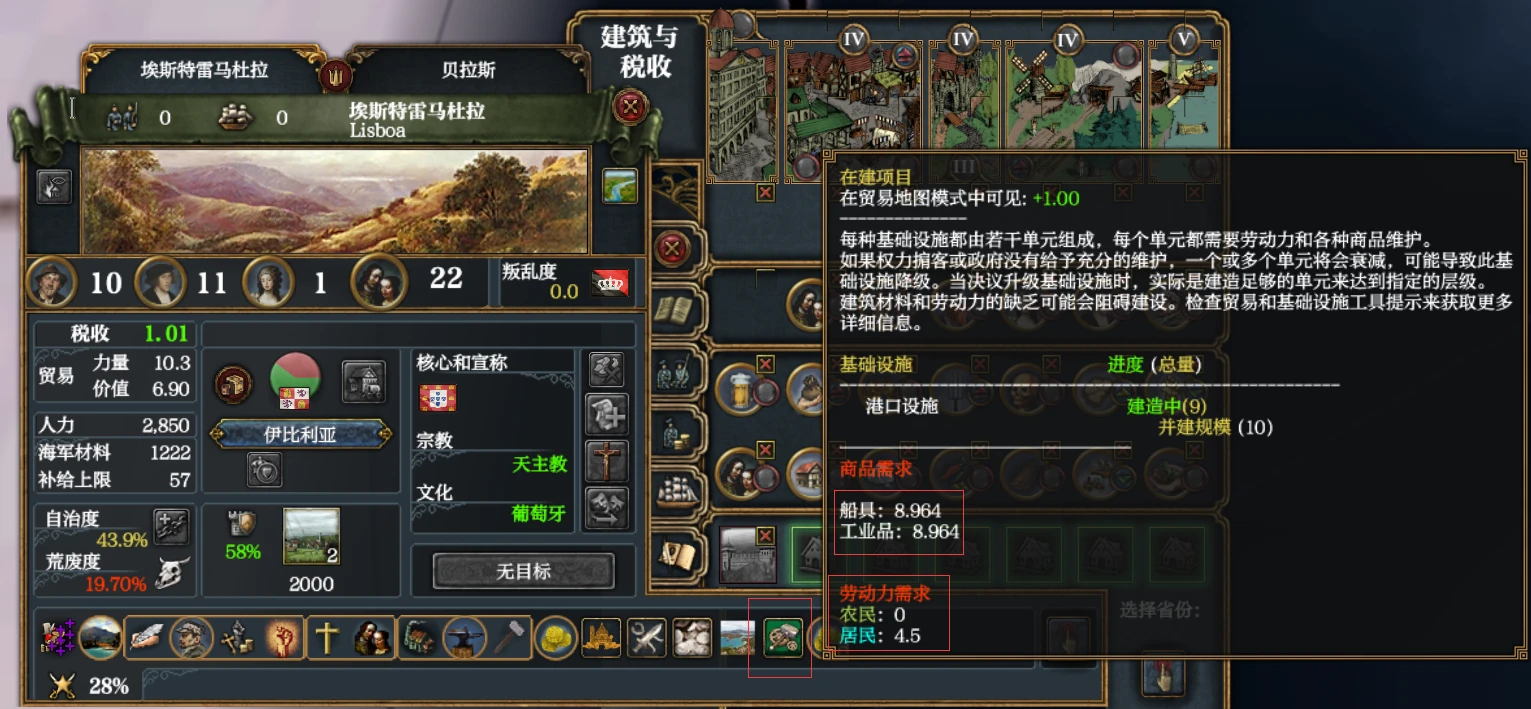Click the broken chain button beside 自治度
Screen dimensions: 1531x709
[171, 525]
